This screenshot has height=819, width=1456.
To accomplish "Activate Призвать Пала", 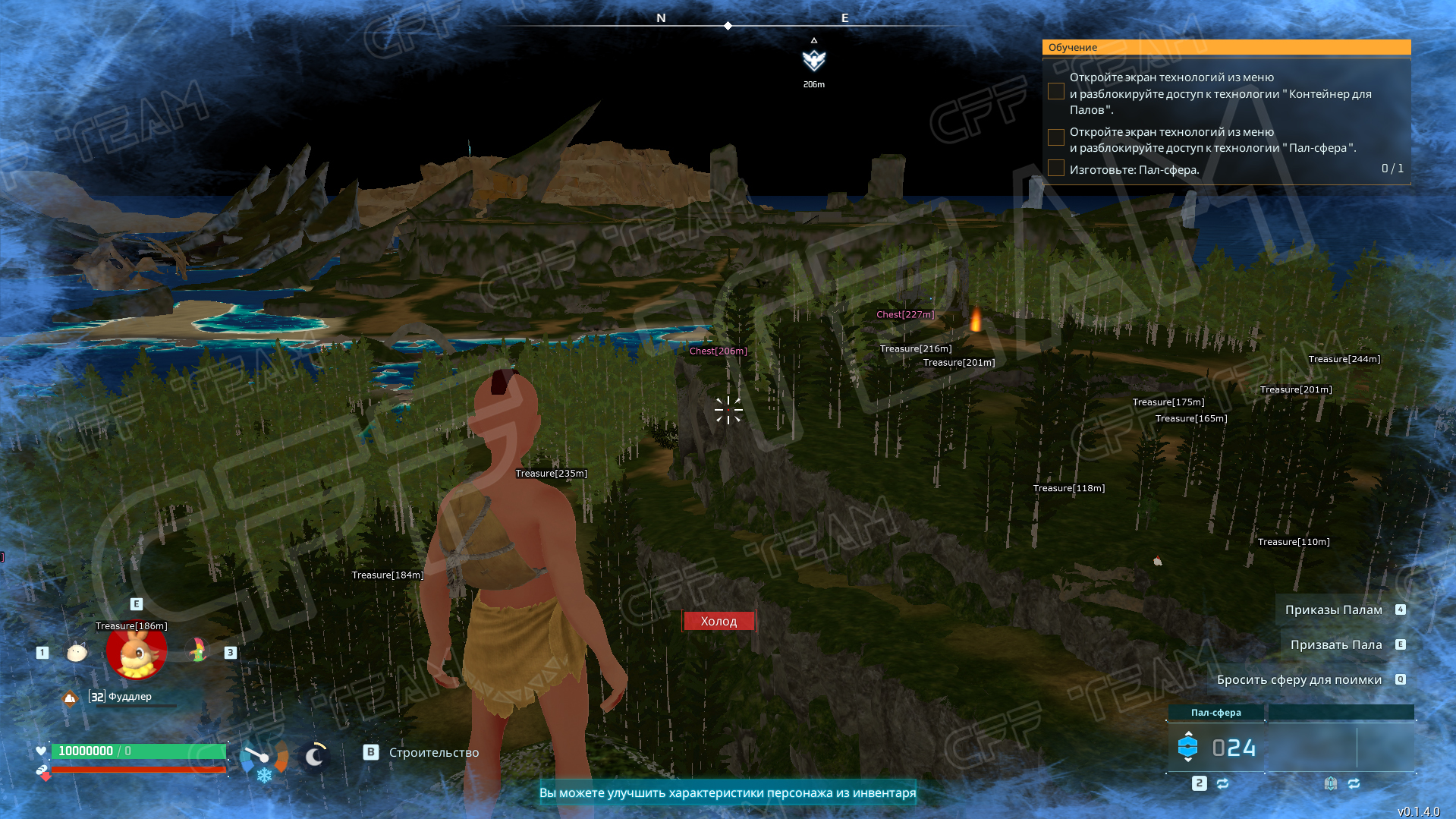I will pyautogui.click(x=1335, y=644).
